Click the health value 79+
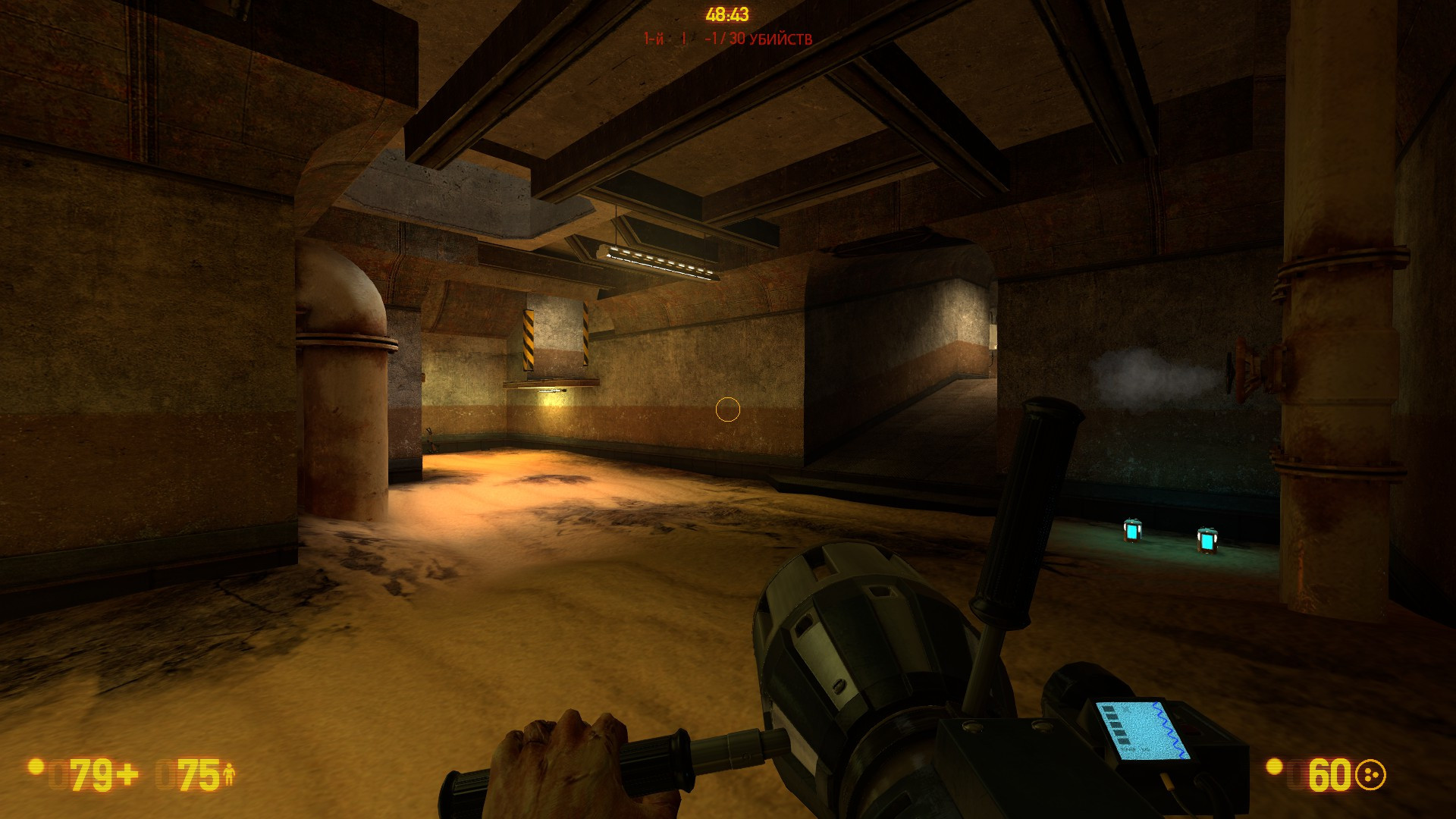This screenshot has height=819, width=1456. tap(93, 774)
